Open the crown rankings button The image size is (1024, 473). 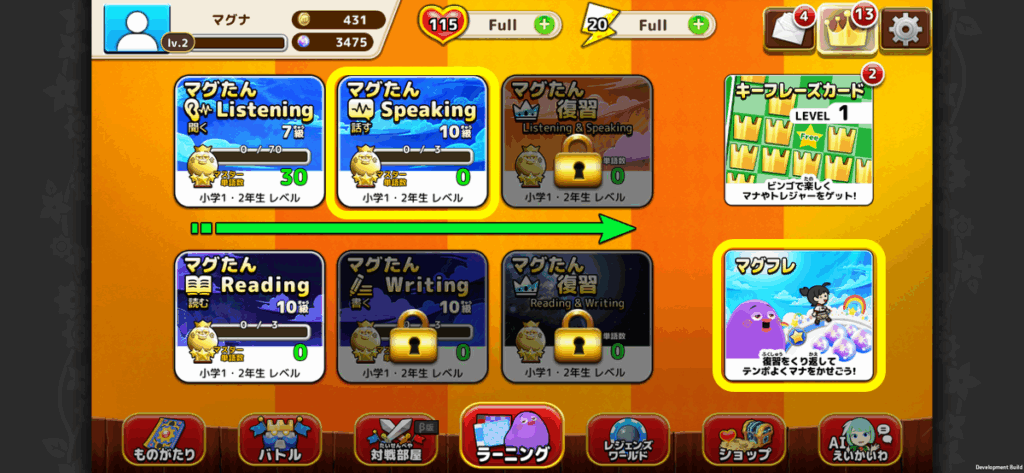[846, 30]
